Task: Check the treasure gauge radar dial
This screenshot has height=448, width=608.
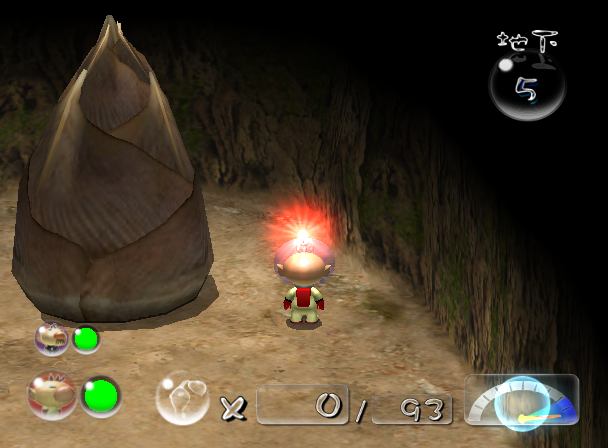Action: pyautogui.click(x=521, y=402)
